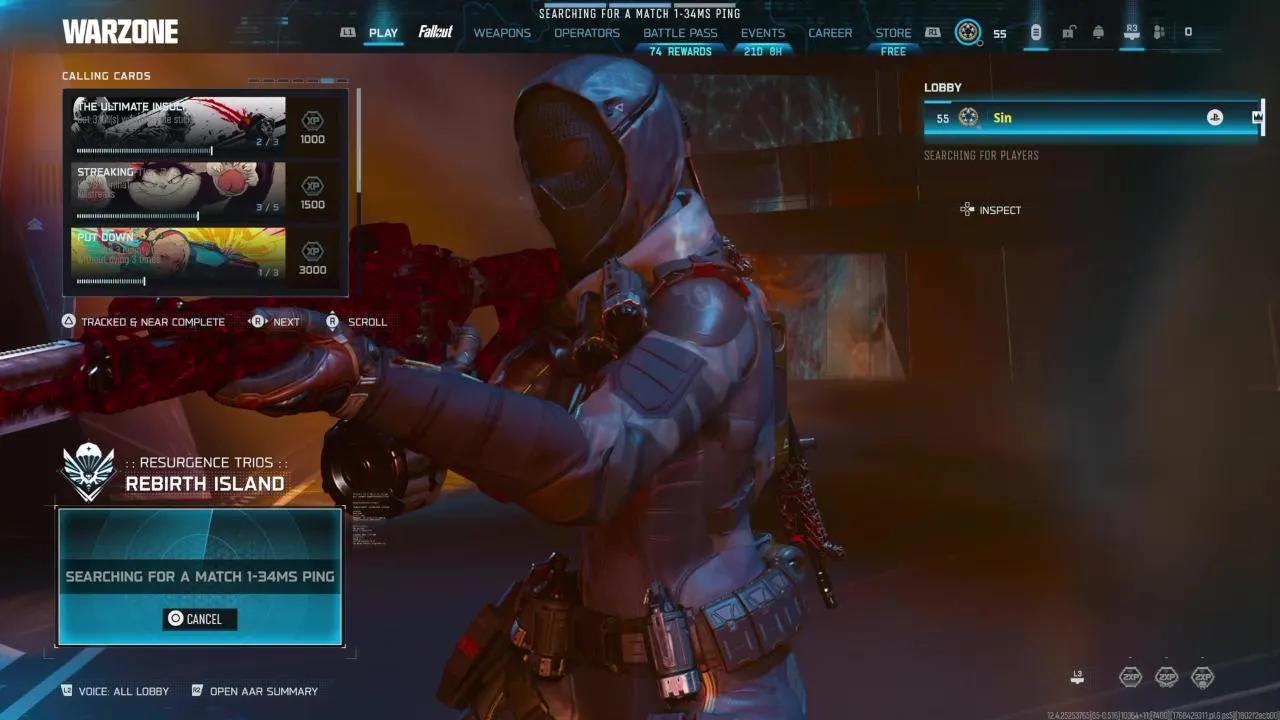The image size is (1280, 720).
Task: Click the weapon 2XP token icon
Action: coord(1166,676)
